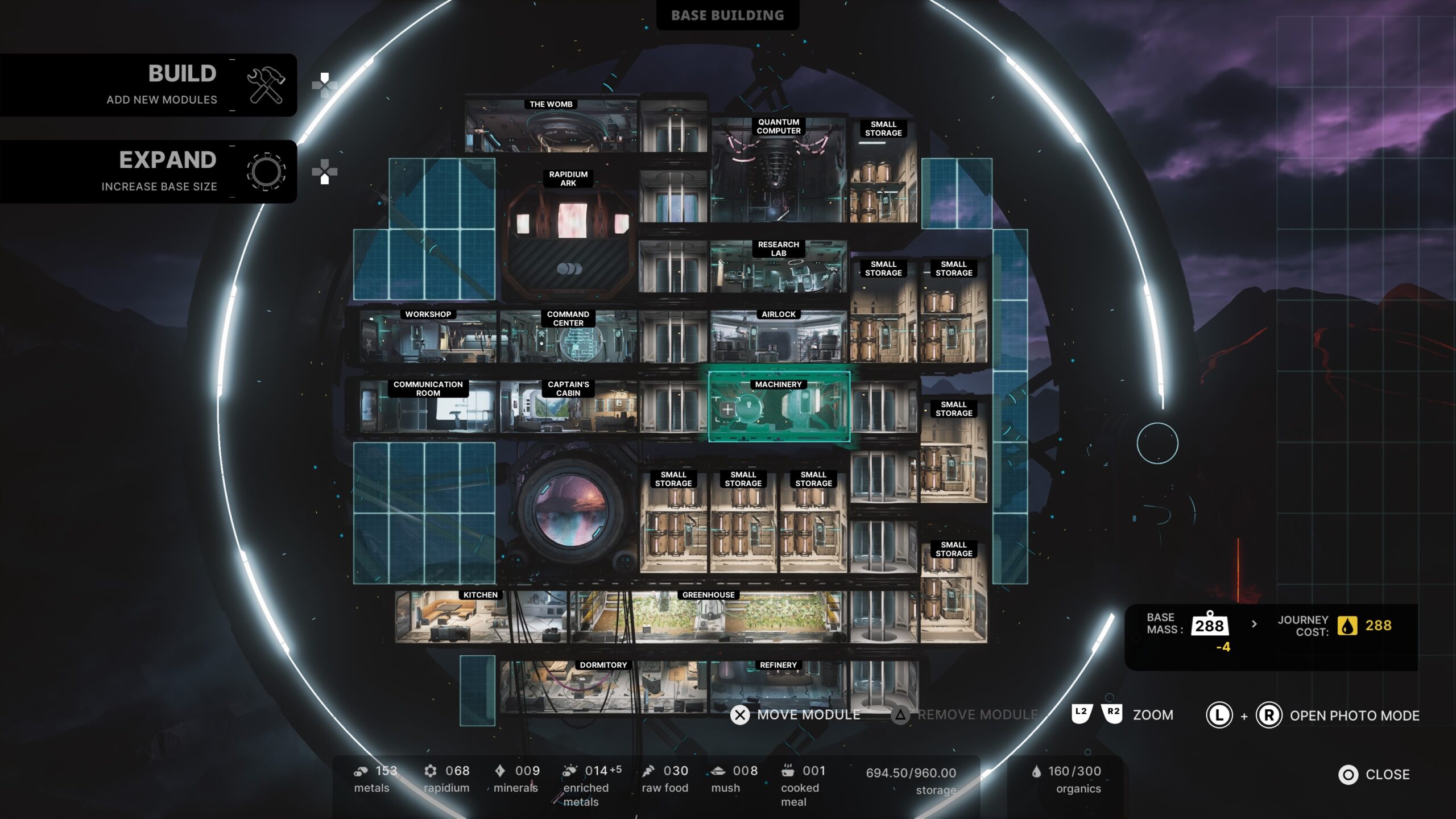Select the Workshop module
This screenshot has height=819, width=1456.
click(x=428, y=338)
